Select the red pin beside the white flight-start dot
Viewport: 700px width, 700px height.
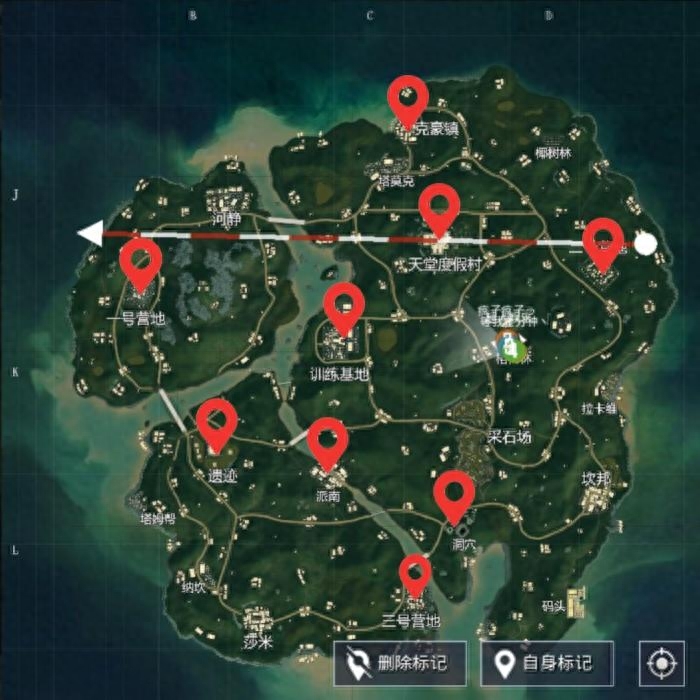[x=603, y=240]
